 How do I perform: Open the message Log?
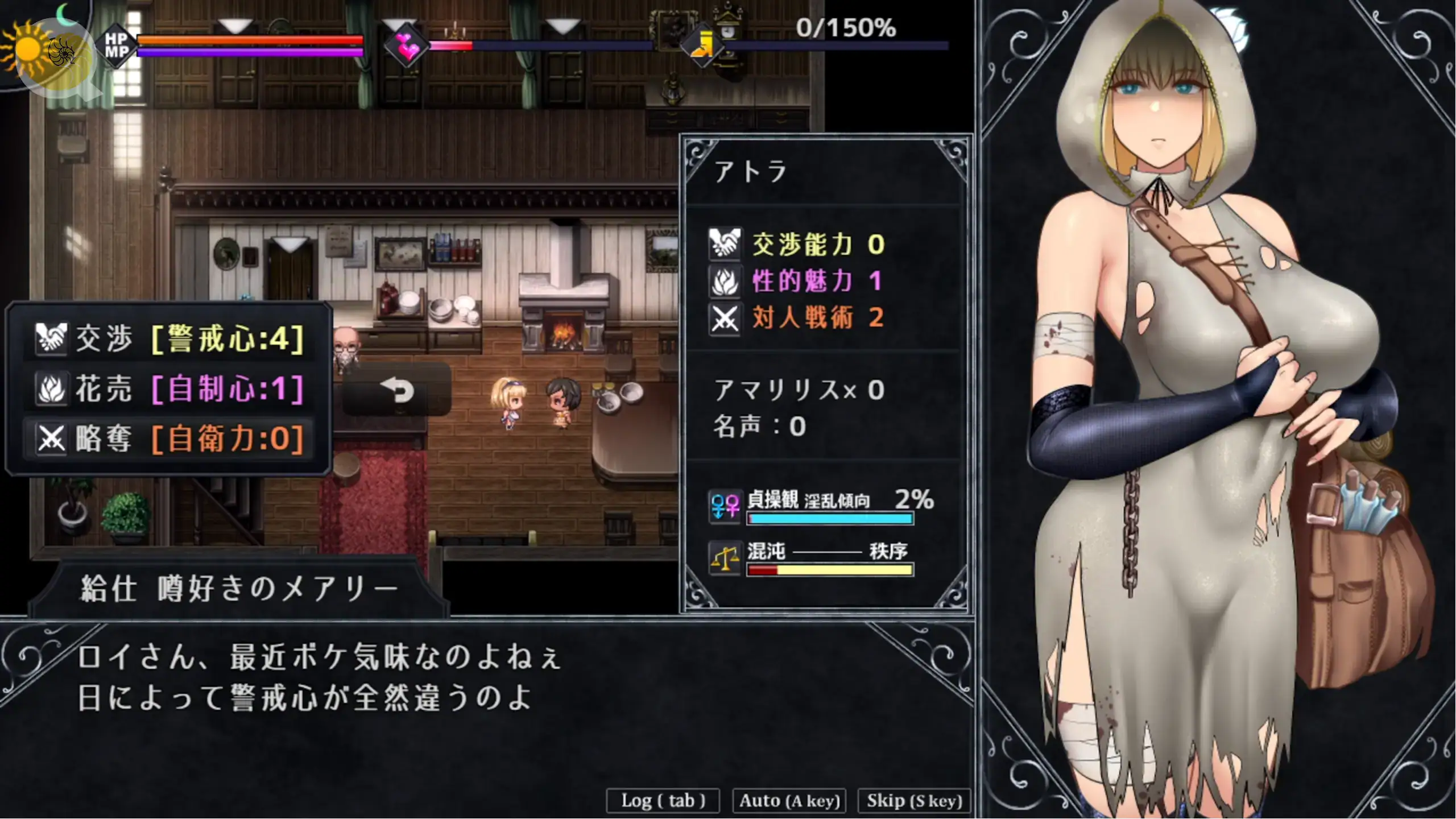coord(663,801)
